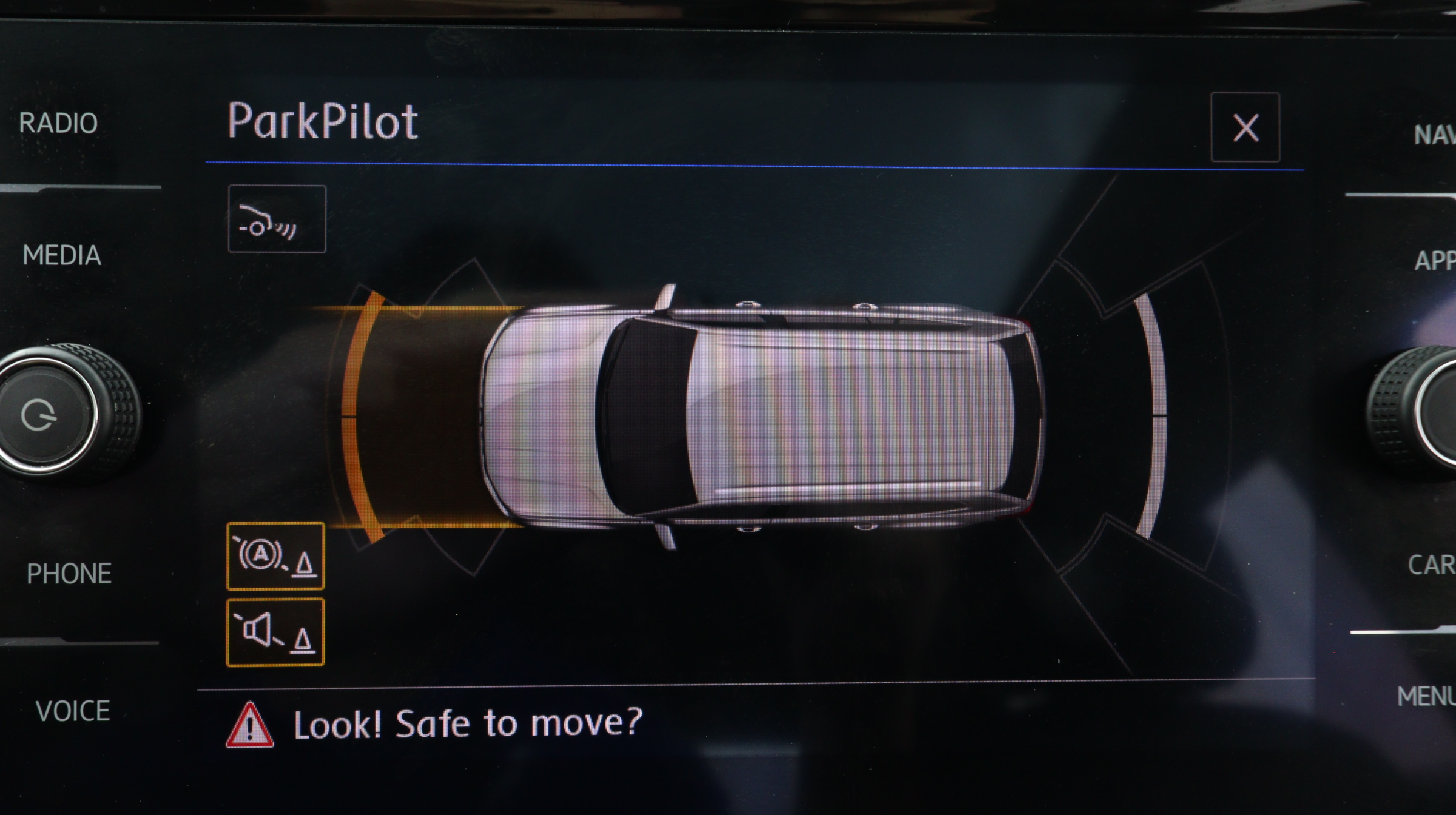Switch to the MEDIA menu
The width and height of the screenshot is (1456, 815).
pyautogui.click(x=61, y=255)
